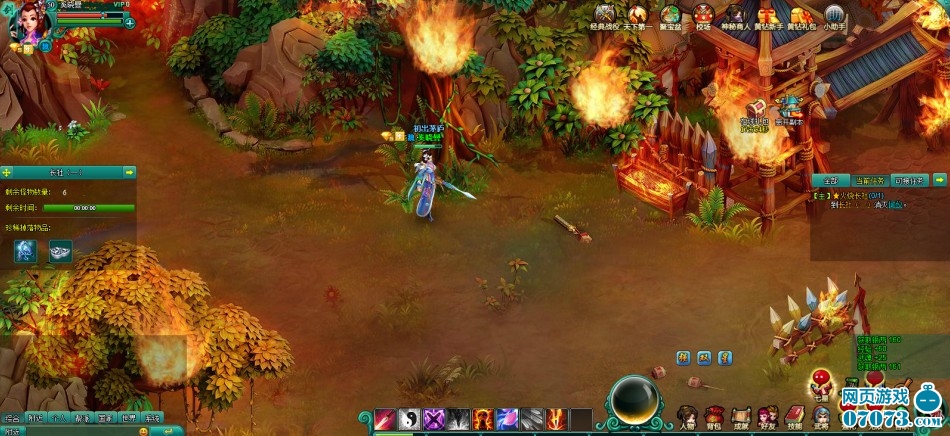Select the 综合 general chat tab
950x436 pixels.
coord(13,418)
